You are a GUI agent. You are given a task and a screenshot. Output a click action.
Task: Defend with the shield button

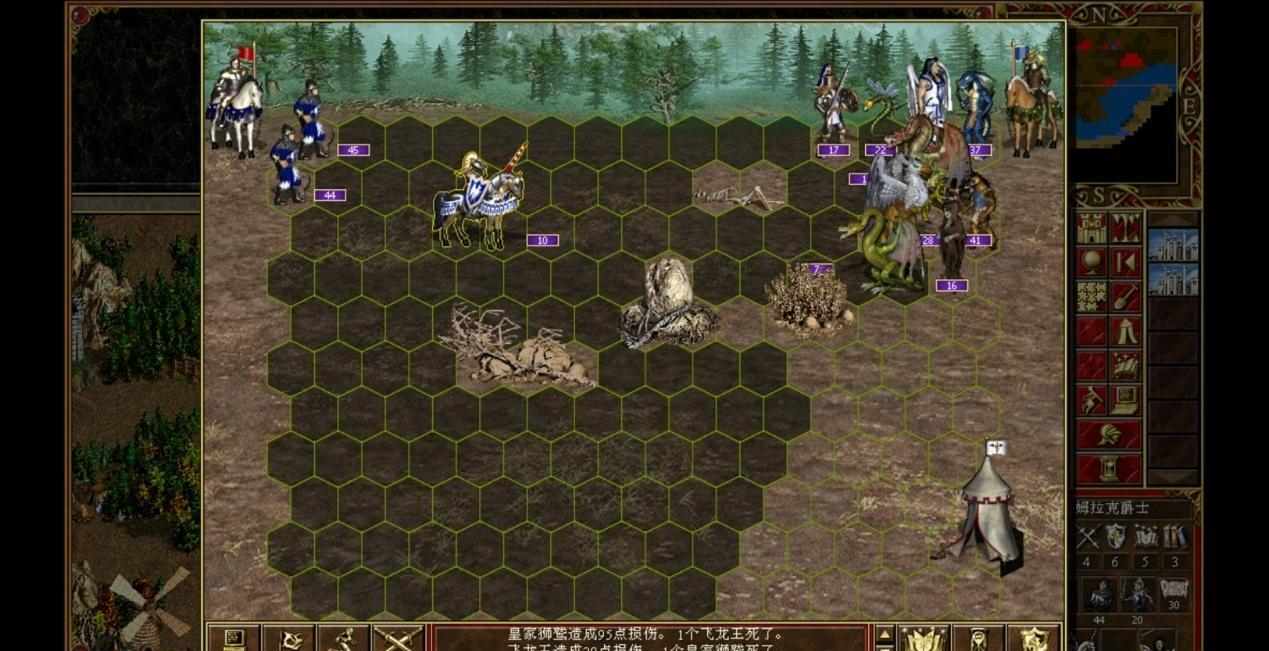point(1033,638)
